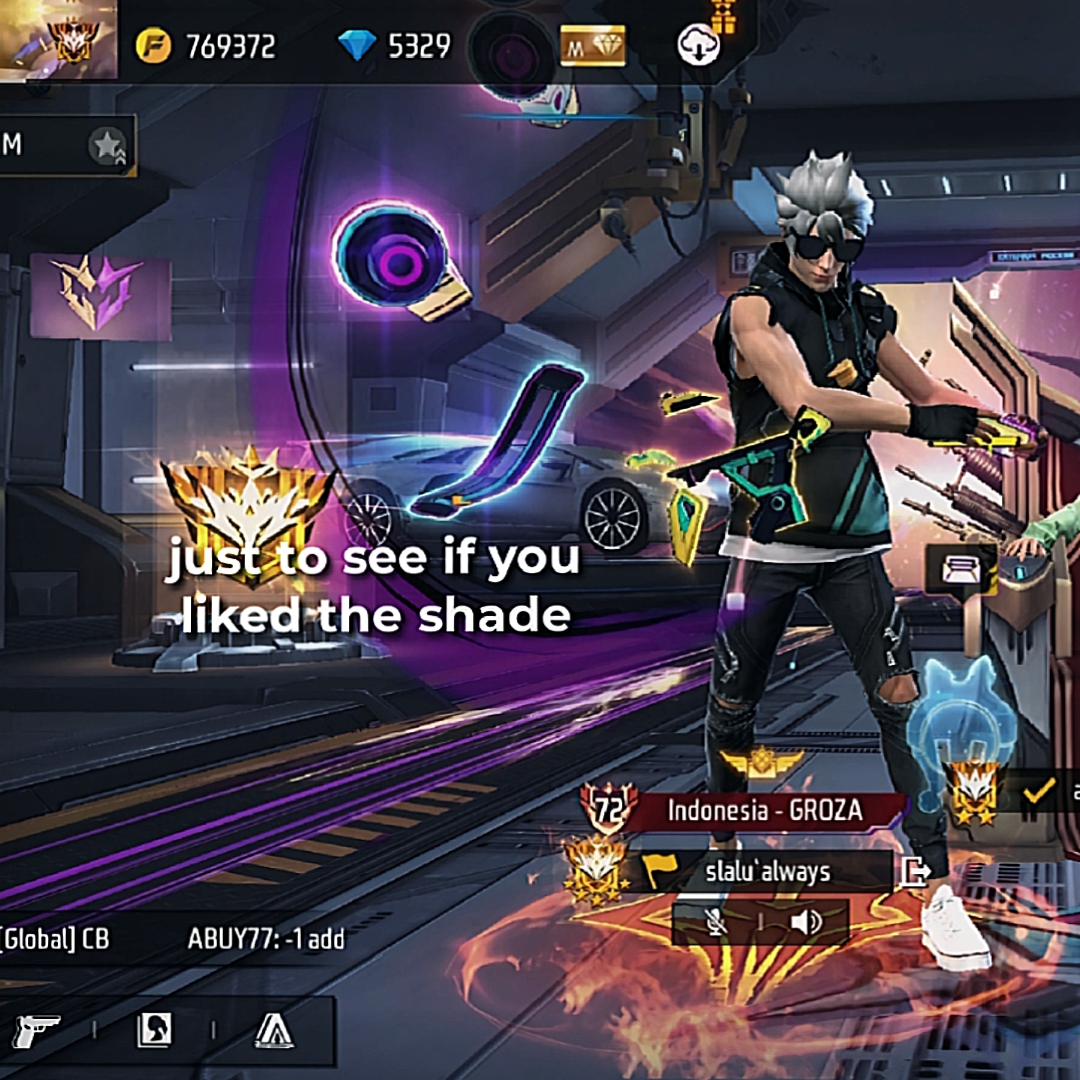Toggle the speaker voice output

click(x=805, y=922)
